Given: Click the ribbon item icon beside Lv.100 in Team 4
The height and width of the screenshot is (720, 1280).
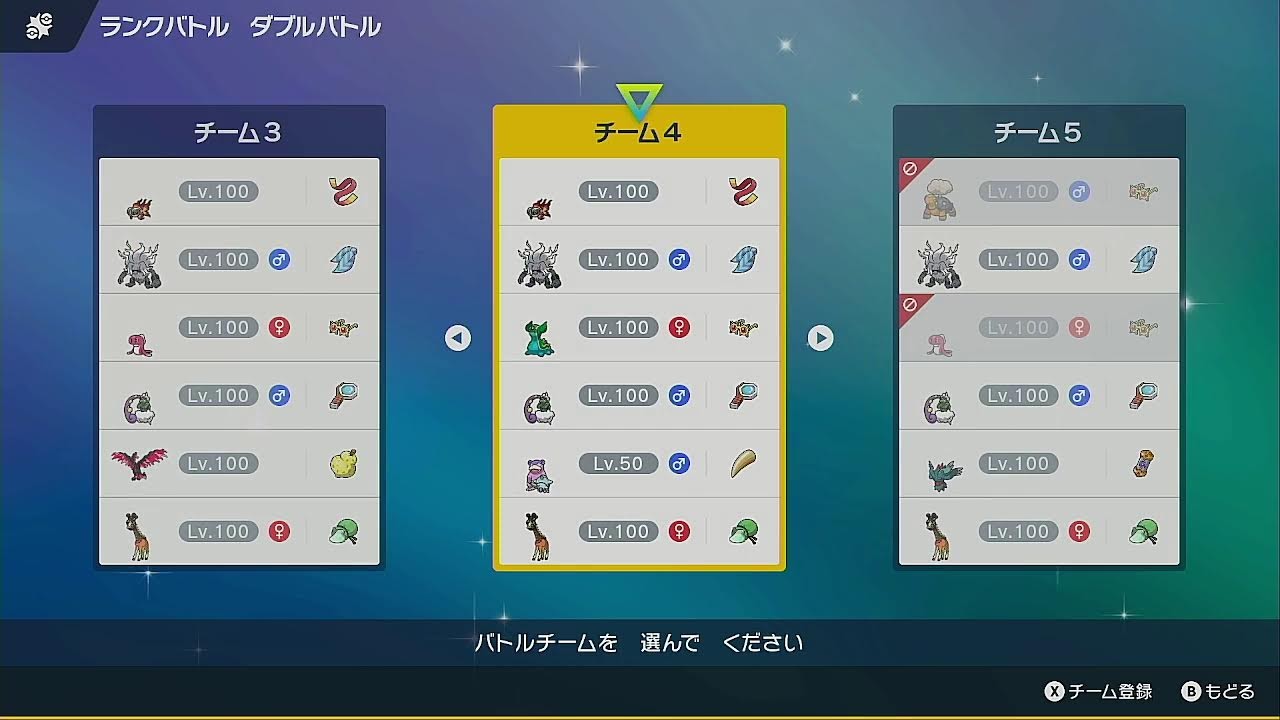Looking at the screenshot, I should coord(744,191).
